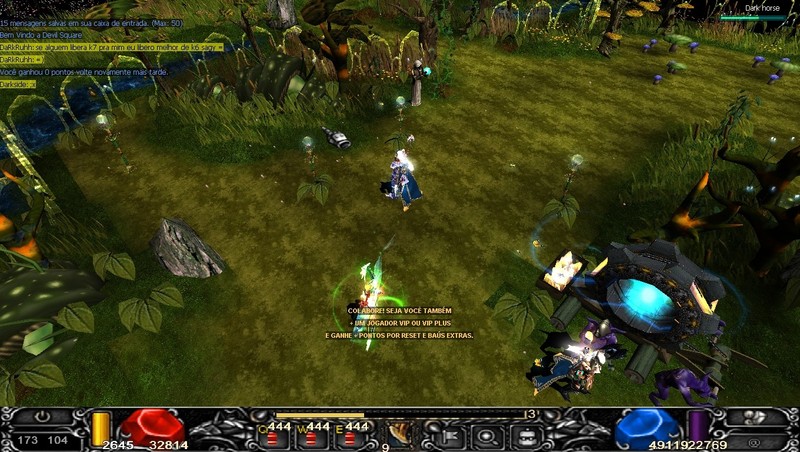Image resolution: width=800 pixels, height=452 pixels.
Task: Open the inventory chest button
Action: tap(527, 436)
